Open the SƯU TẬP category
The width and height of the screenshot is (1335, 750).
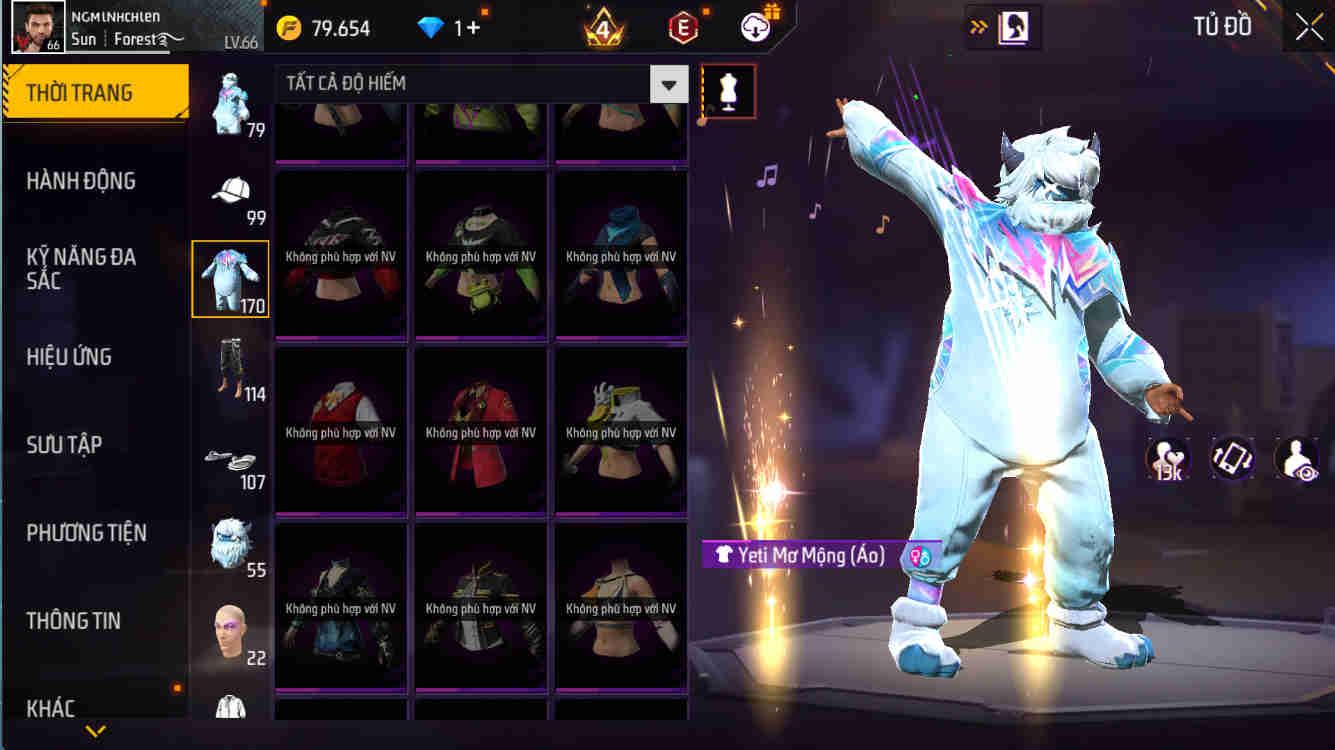coord(65,445)
